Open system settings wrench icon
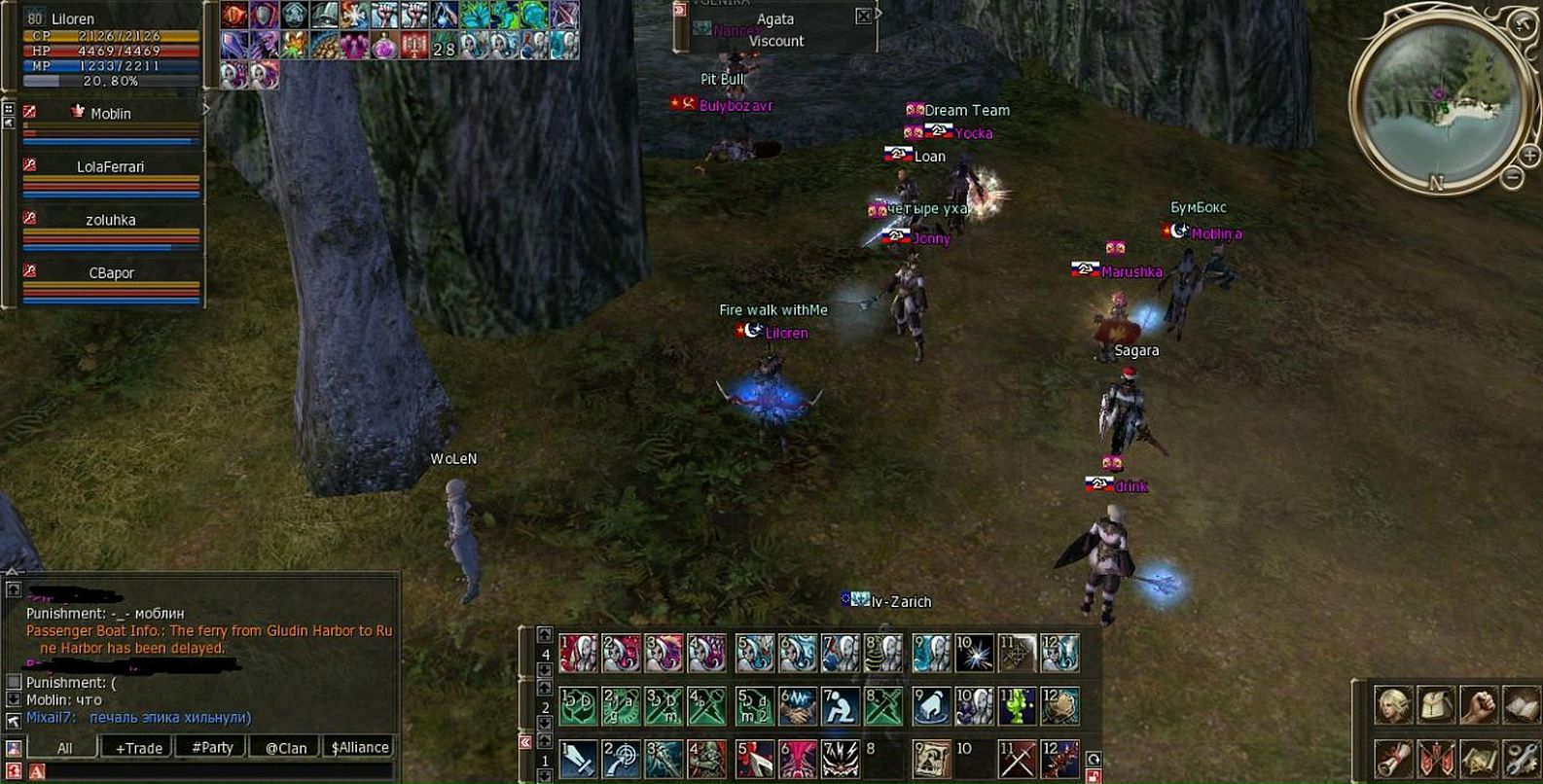The height and width of the screenshot is (784, 1543). [1521, 759]
